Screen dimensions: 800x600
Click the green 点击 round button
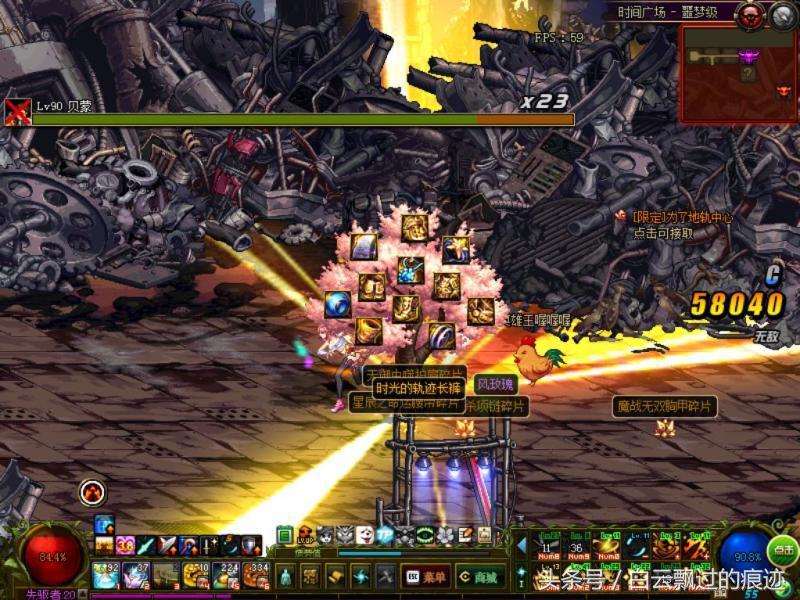783,549
